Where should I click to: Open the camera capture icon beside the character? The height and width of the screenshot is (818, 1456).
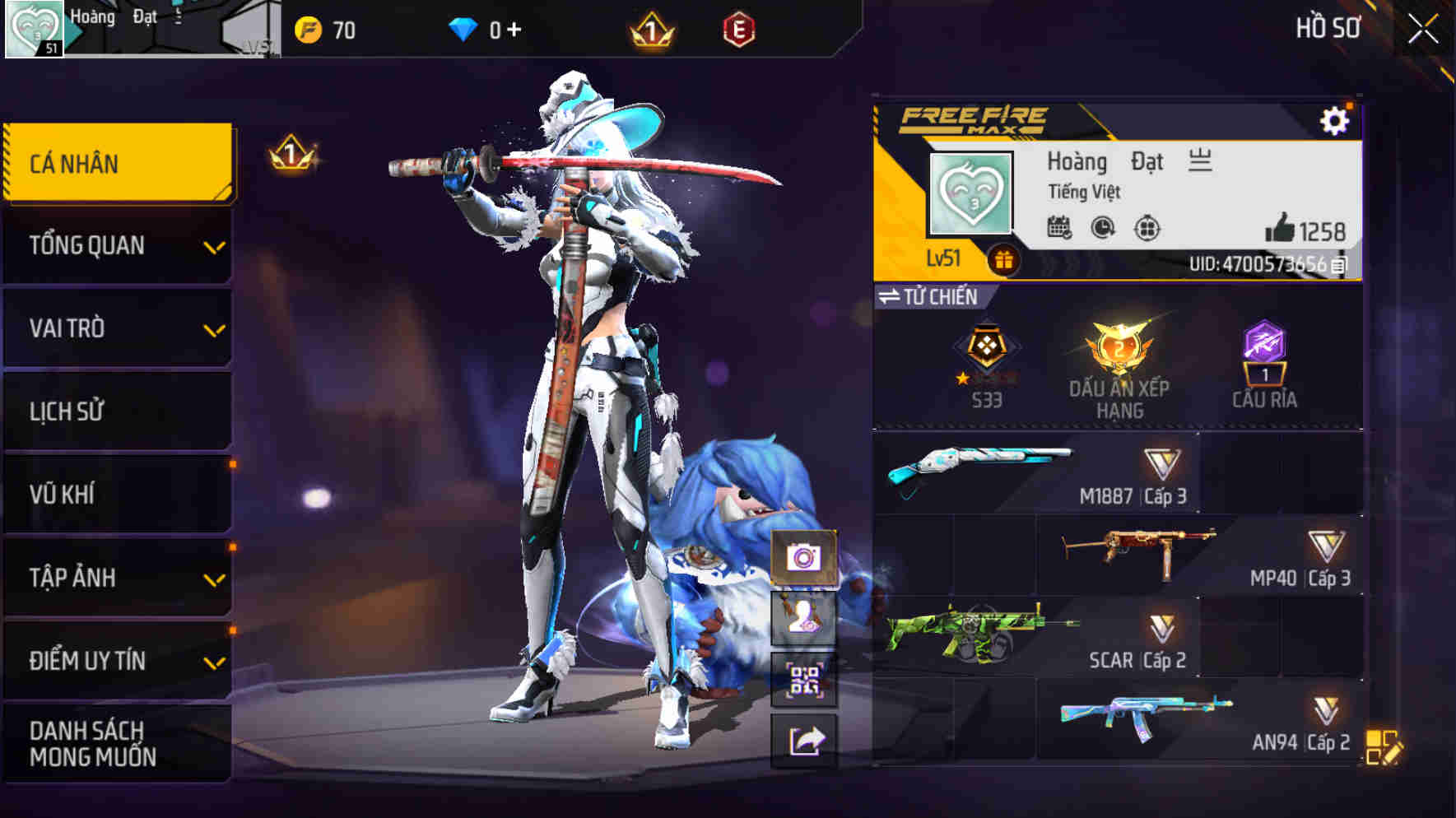[802, 556]
